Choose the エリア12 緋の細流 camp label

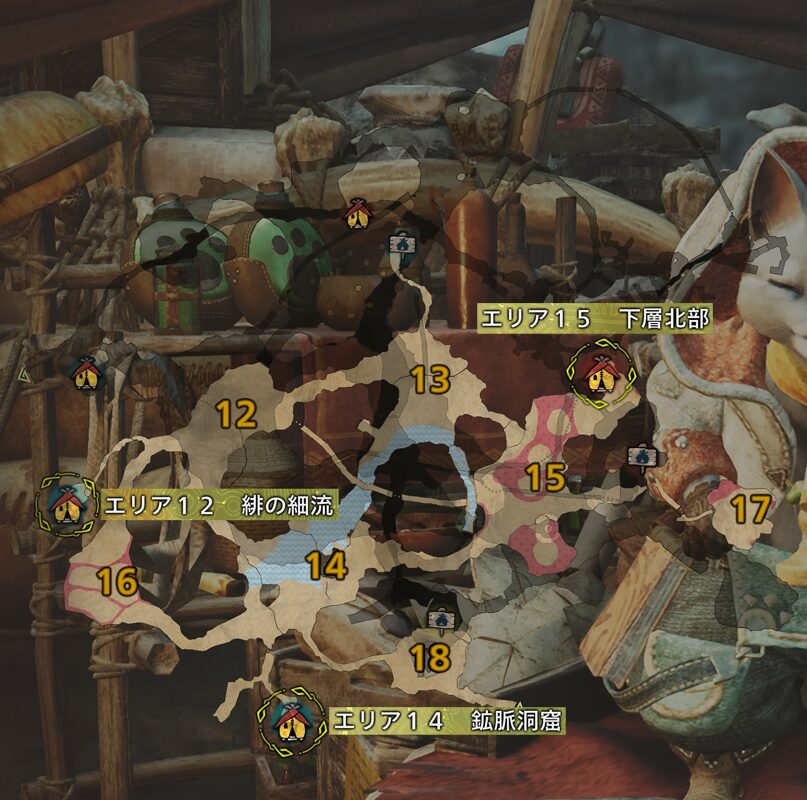click(218, 505)
